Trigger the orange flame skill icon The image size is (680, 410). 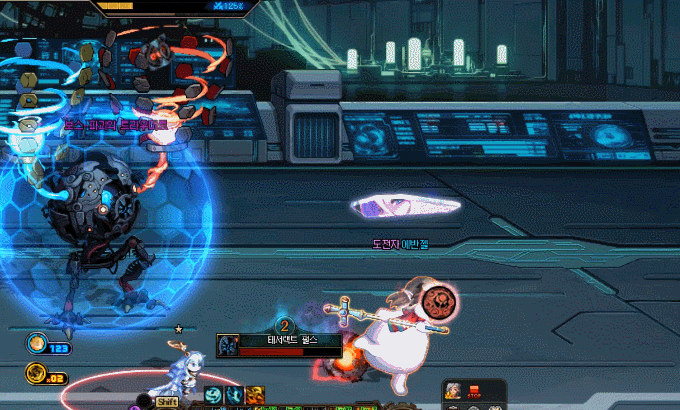click(254, 395)
